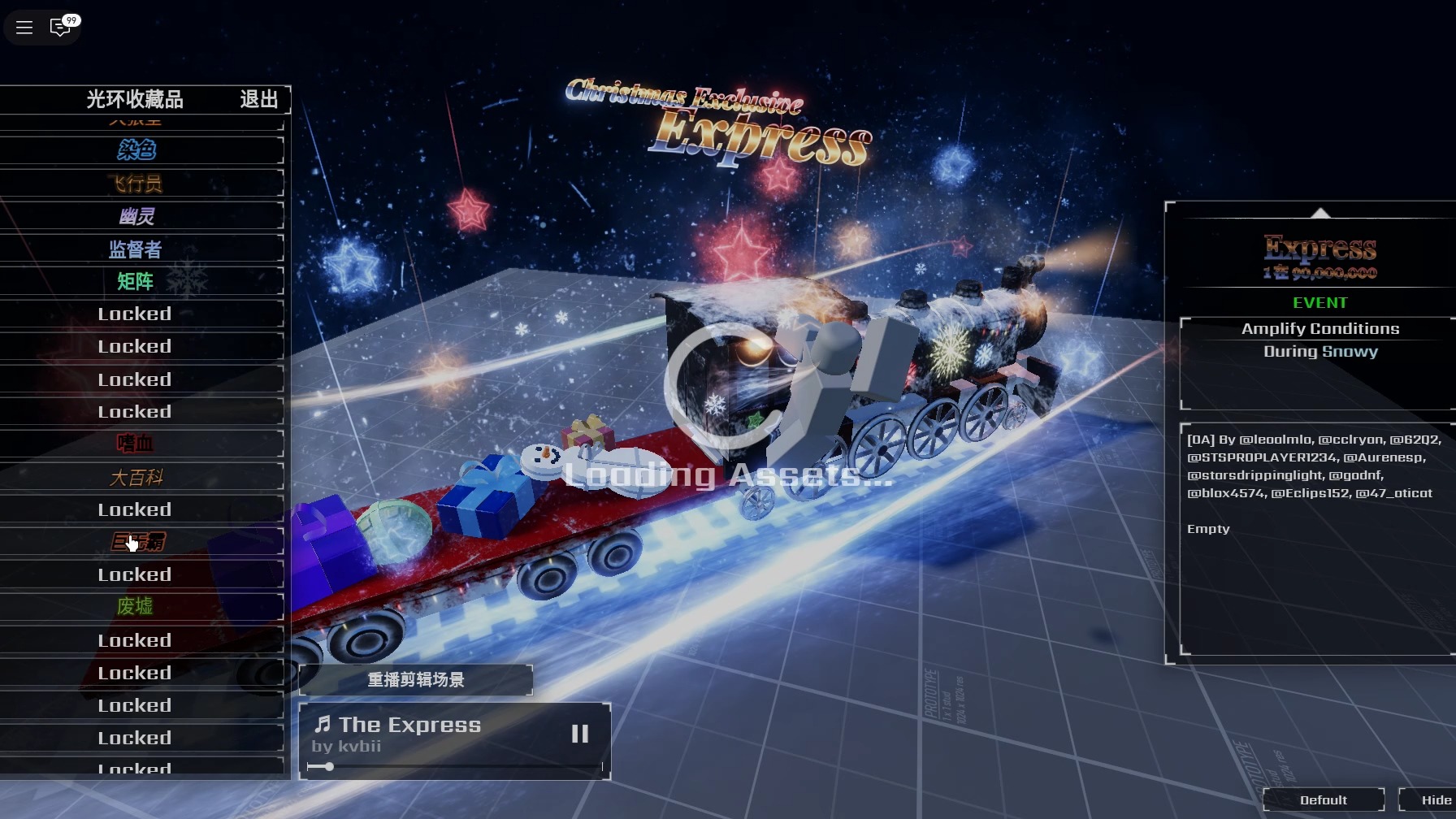Choose the 飞行员 aura in the list
This screenshot has width=1456, height=819.
(x=136, y=184)
